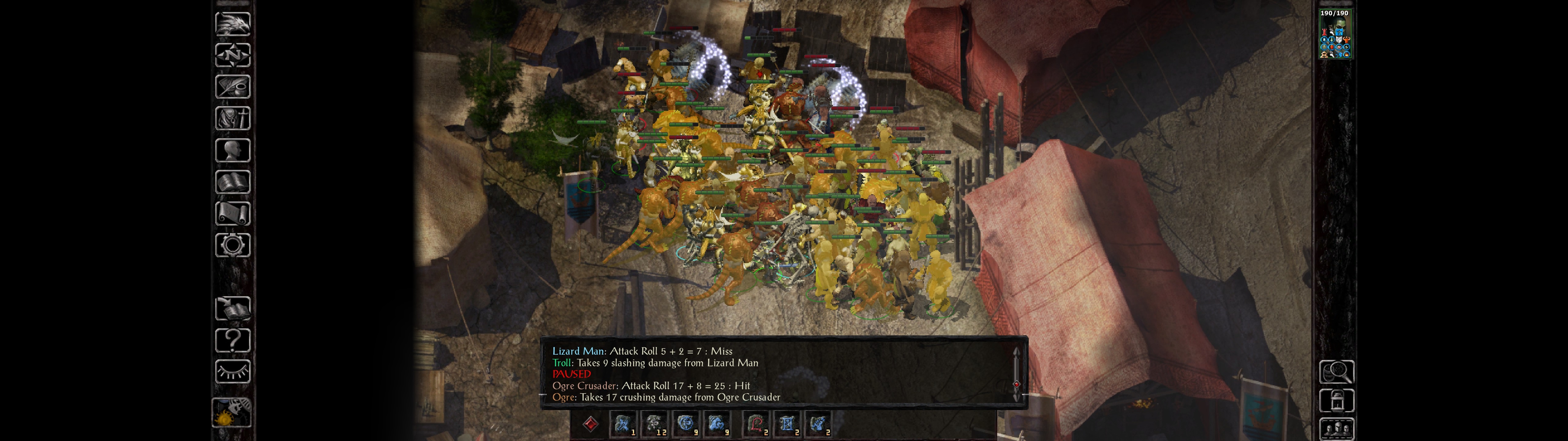Select all party members with three-figures button
This screenshot has height=441, width=1568.
pos(1336,429)
